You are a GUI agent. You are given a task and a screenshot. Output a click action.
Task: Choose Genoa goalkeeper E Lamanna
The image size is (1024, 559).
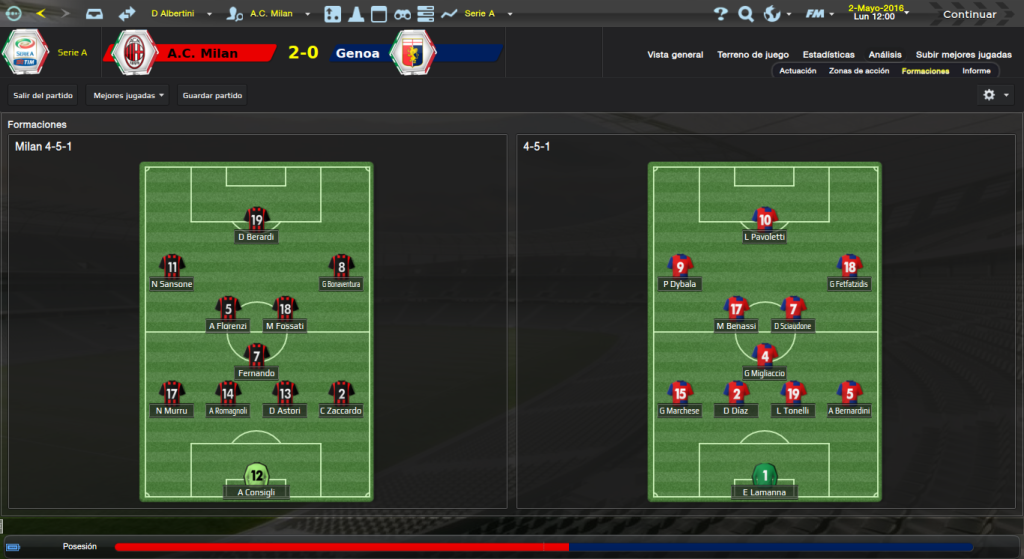click(x=765, y=480)
